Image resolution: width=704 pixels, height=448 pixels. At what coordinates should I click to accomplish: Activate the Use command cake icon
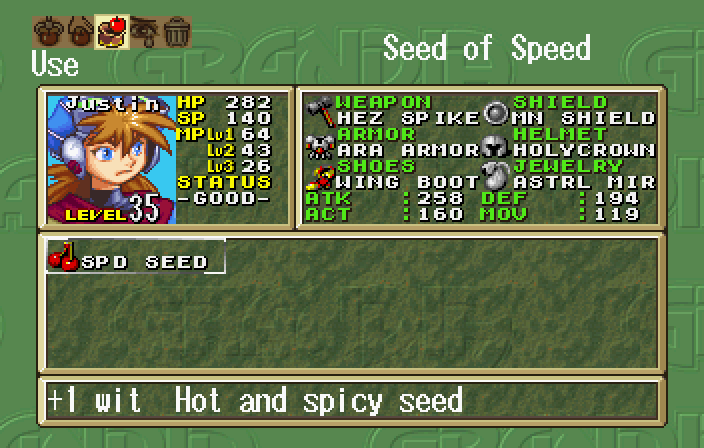[x=111, y=31]
